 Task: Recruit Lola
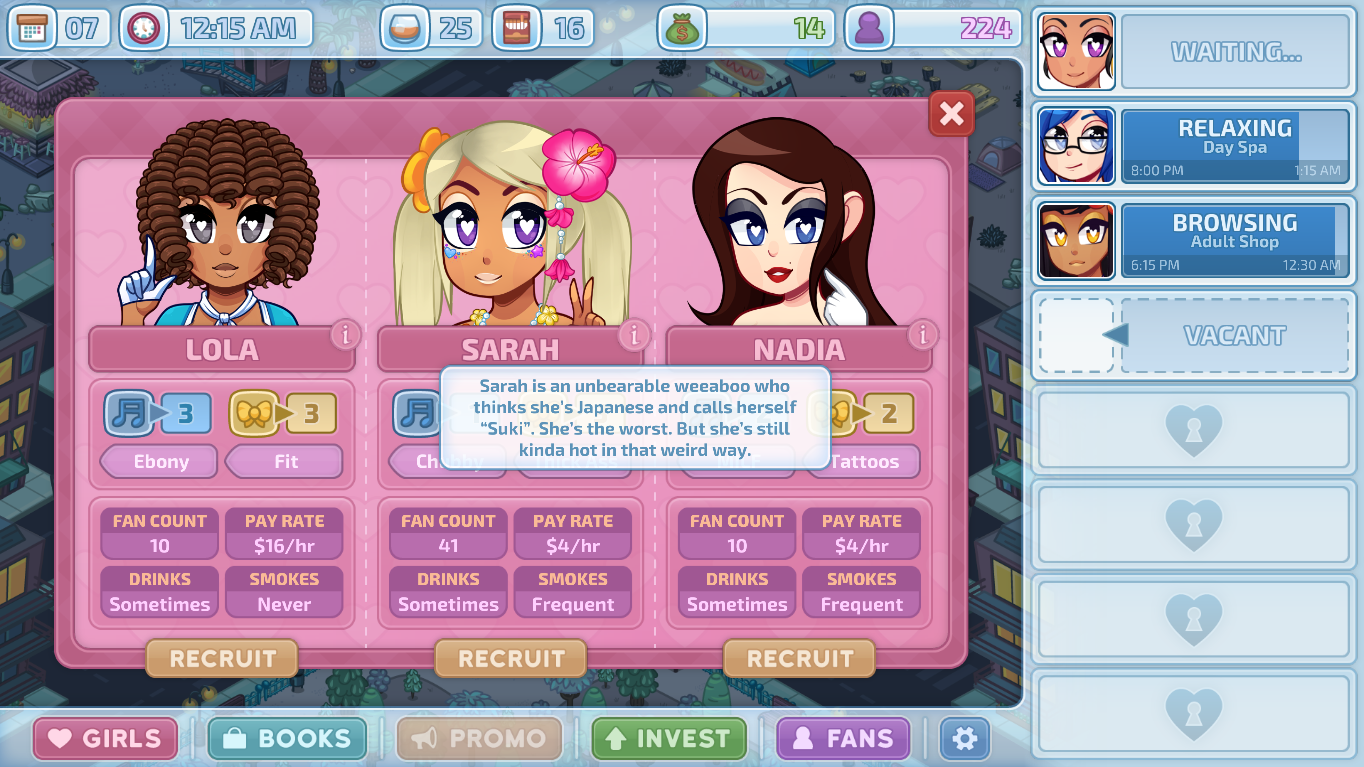coord(222,659)
